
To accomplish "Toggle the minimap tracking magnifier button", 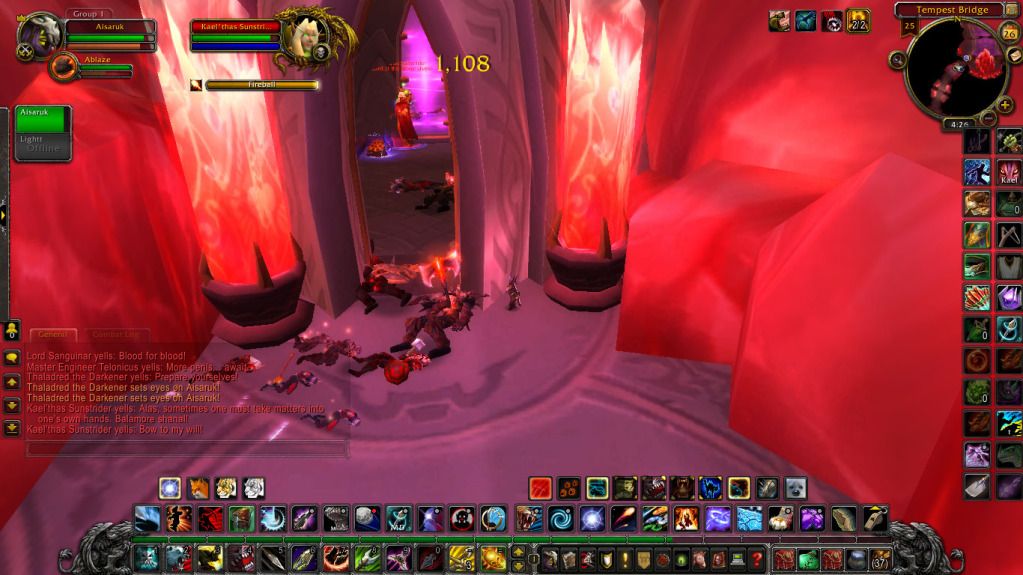I will click(x=896, y=60).
